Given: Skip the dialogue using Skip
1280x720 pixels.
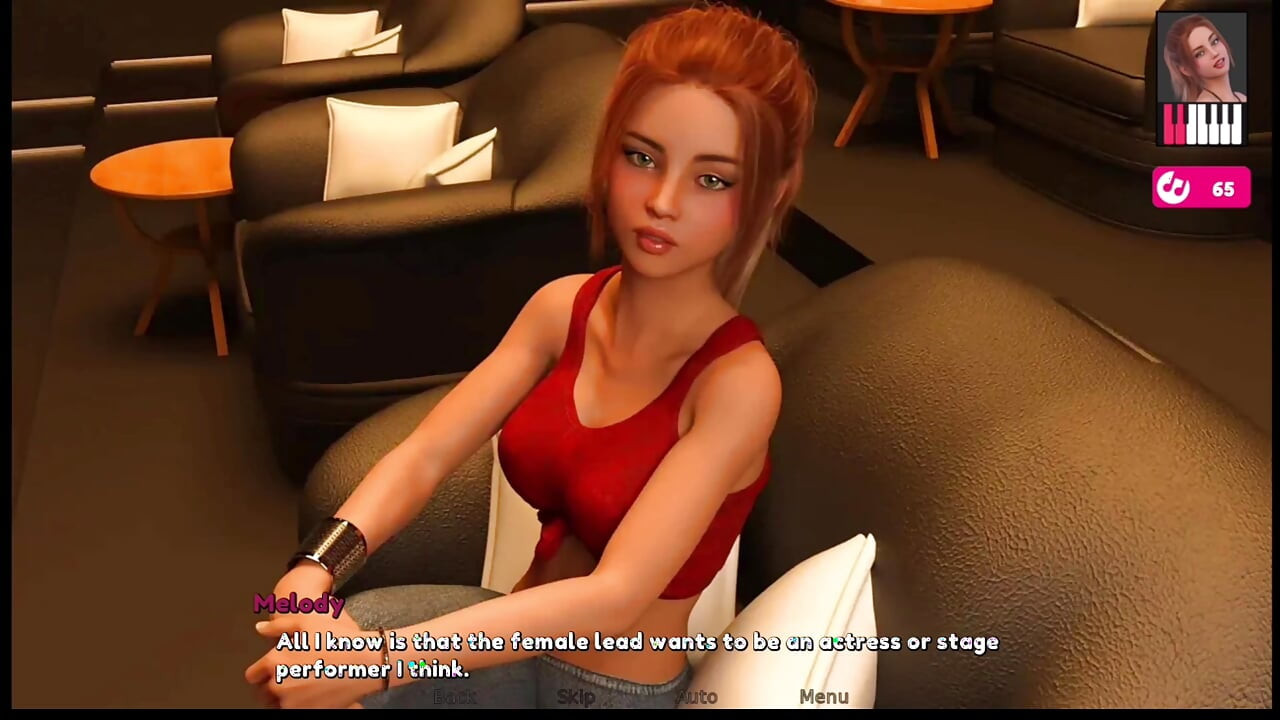Looking at the screenshot, I should click(575, 697).
